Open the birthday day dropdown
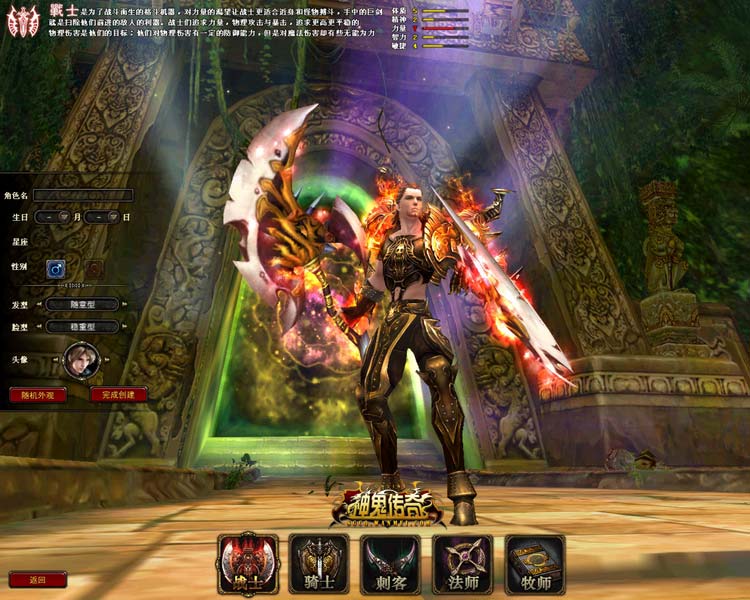 (113, 217)
